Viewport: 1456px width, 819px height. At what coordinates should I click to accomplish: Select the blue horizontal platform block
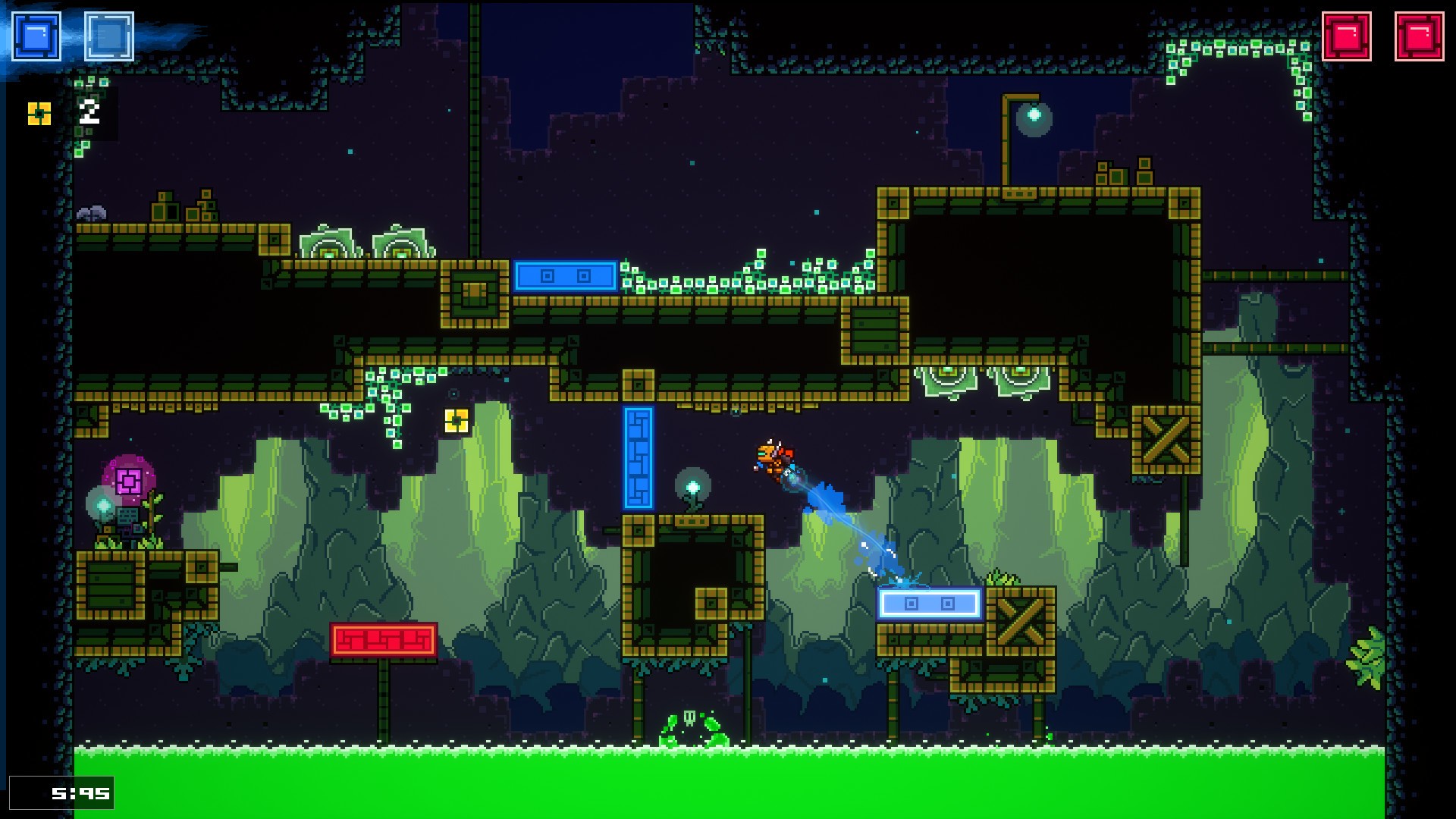[565, 278]
